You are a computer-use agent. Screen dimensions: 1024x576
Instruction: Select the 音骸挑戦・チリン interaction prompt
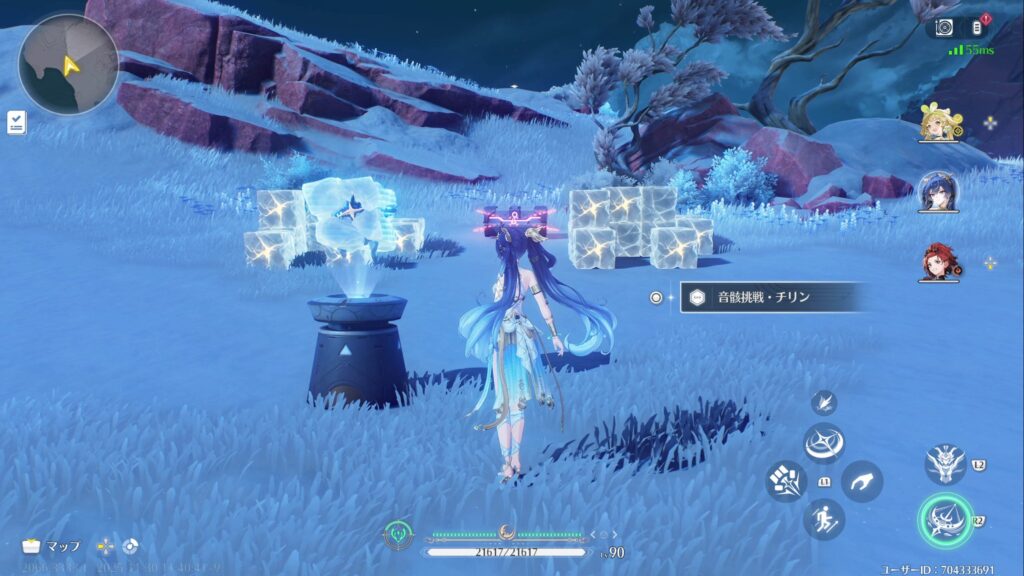coord(772,297)
